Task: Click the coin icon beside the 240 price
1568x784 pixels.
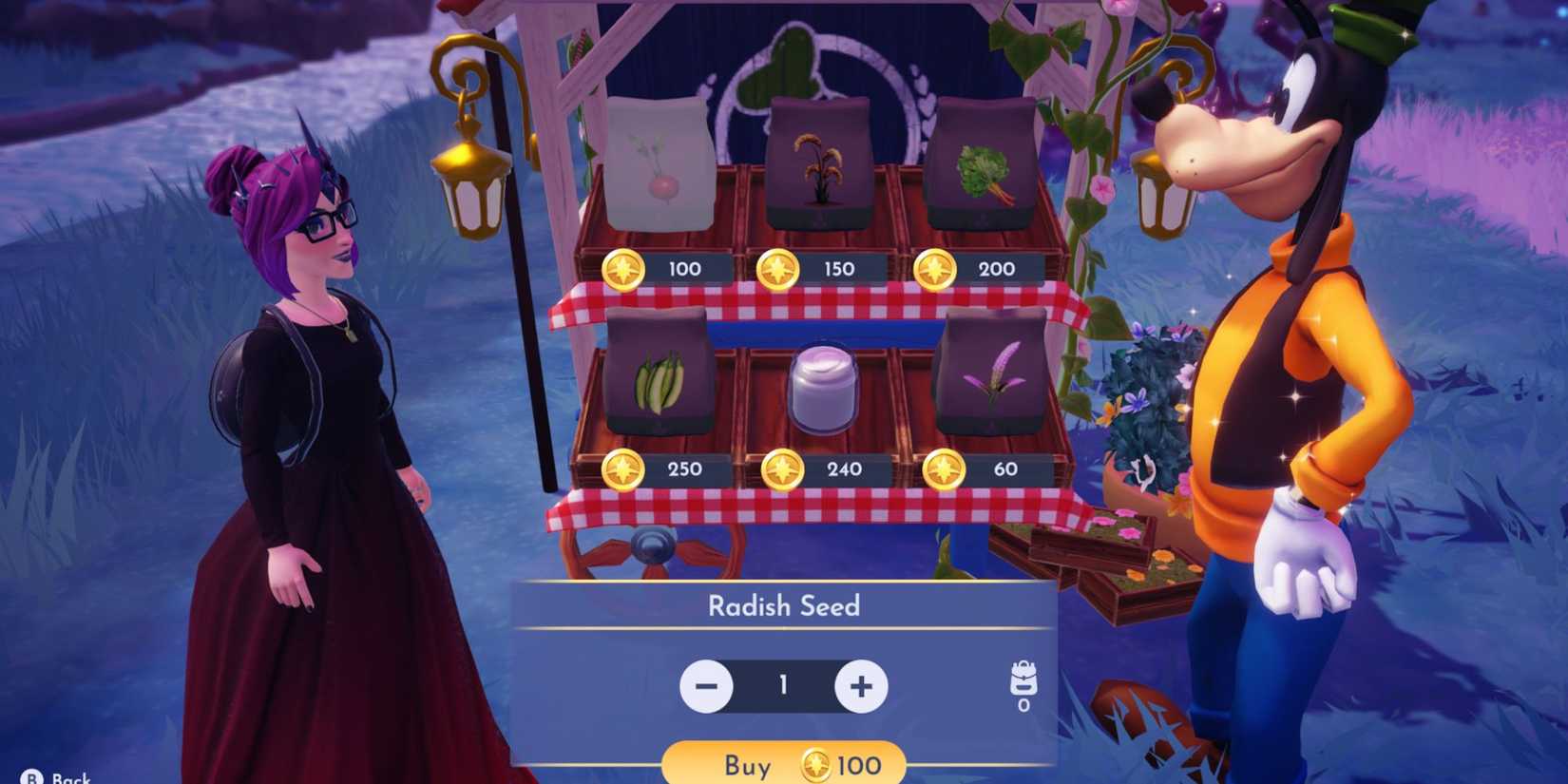Action: click(783, 468)
